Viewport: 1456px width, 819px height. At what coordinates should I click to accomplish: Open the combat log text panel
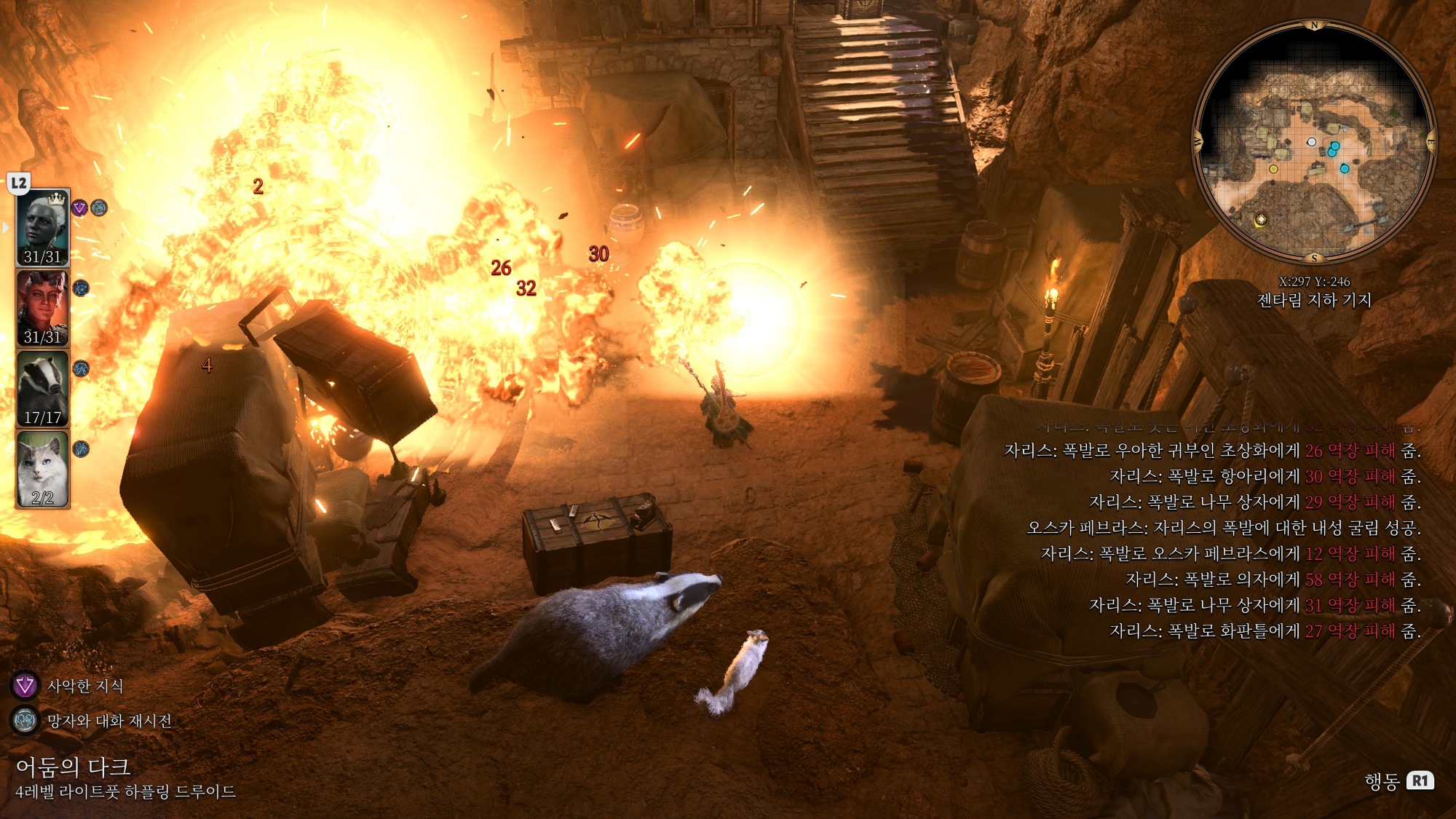point(1212,540)
